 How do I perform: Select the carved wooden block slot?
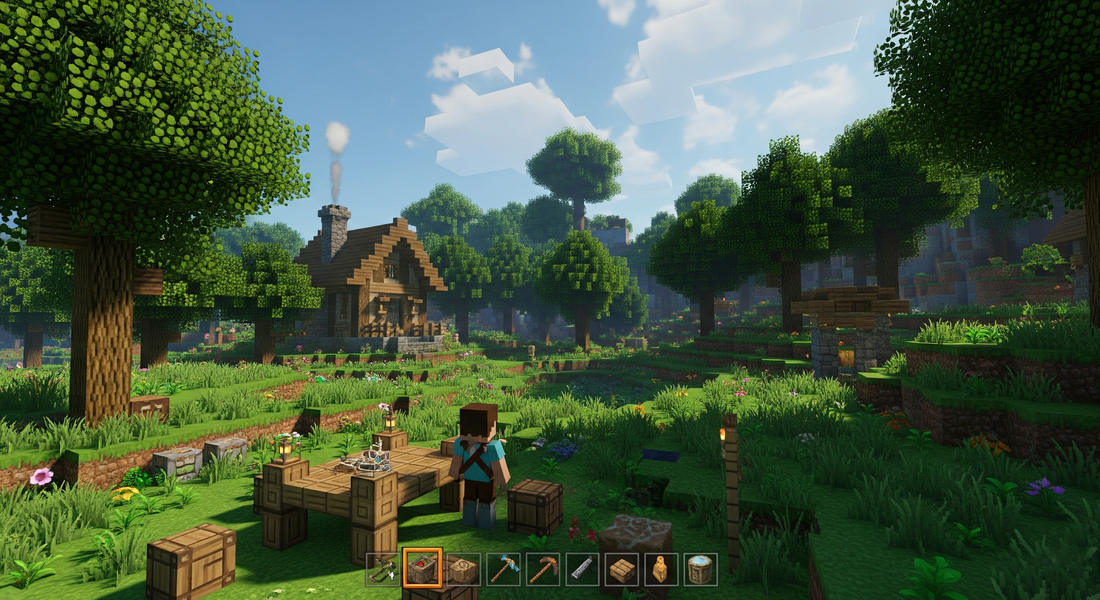[x=462, y=569]
